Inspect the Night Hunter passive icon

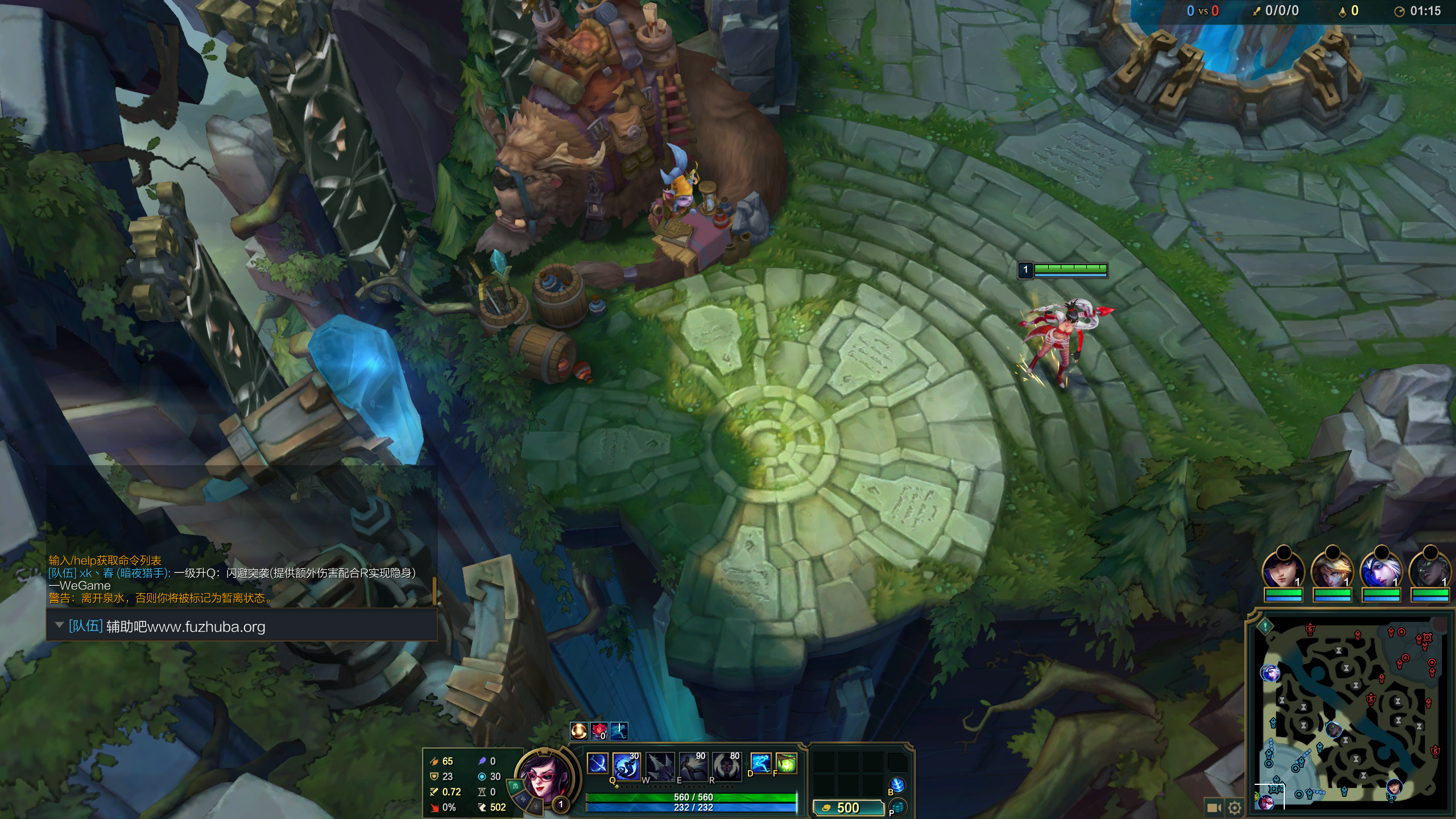tap(597, 763)
